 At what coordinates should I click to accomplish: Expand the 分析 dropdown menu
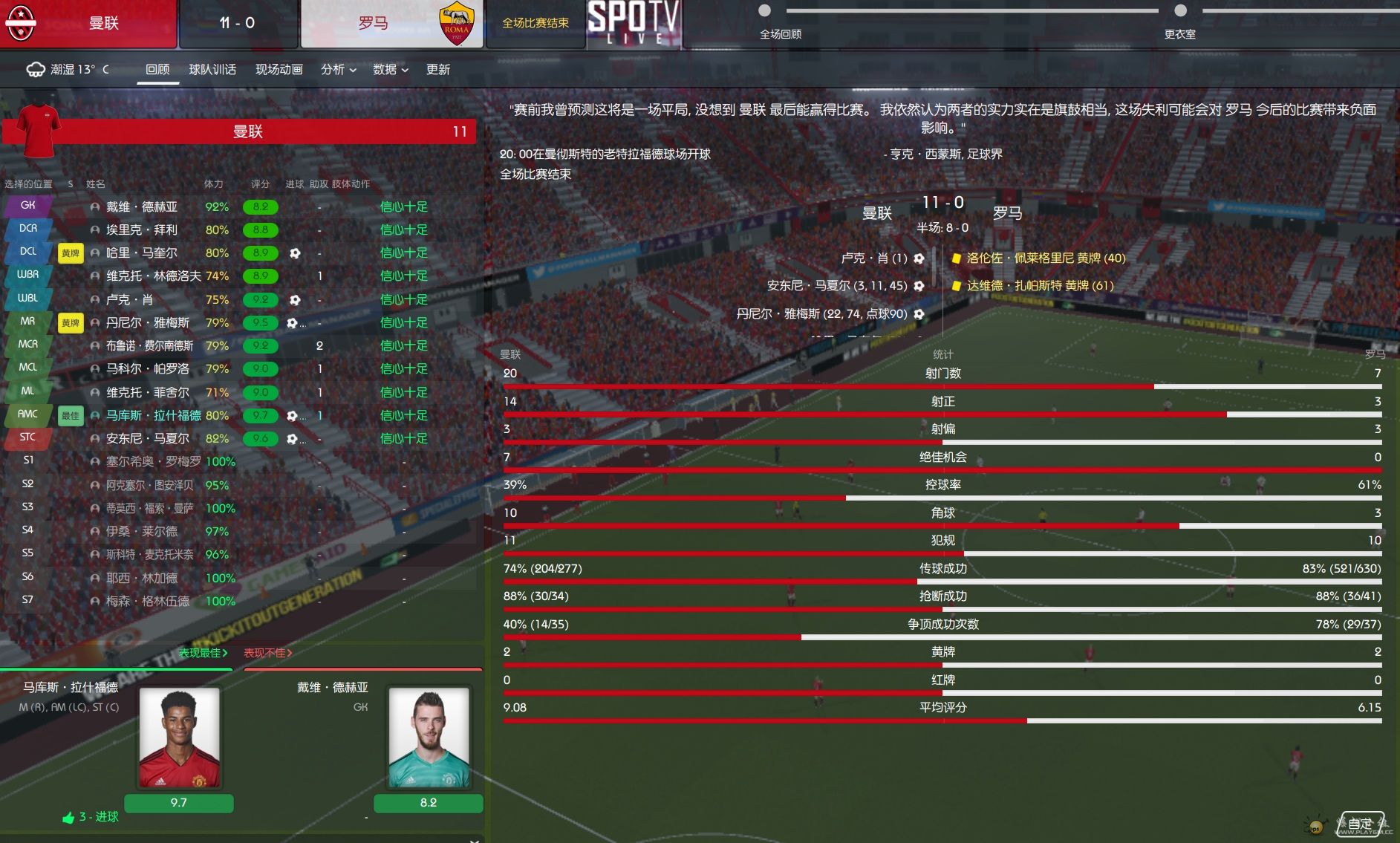[x=338, y=69]
